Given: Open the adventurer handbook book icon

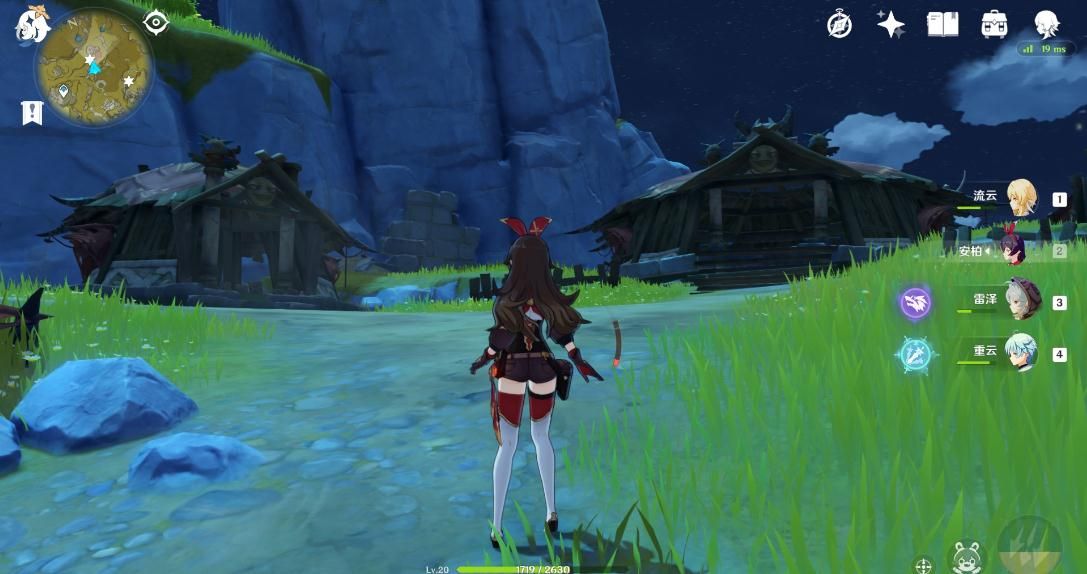Looking at the screenshot, I should click(942, 25).
